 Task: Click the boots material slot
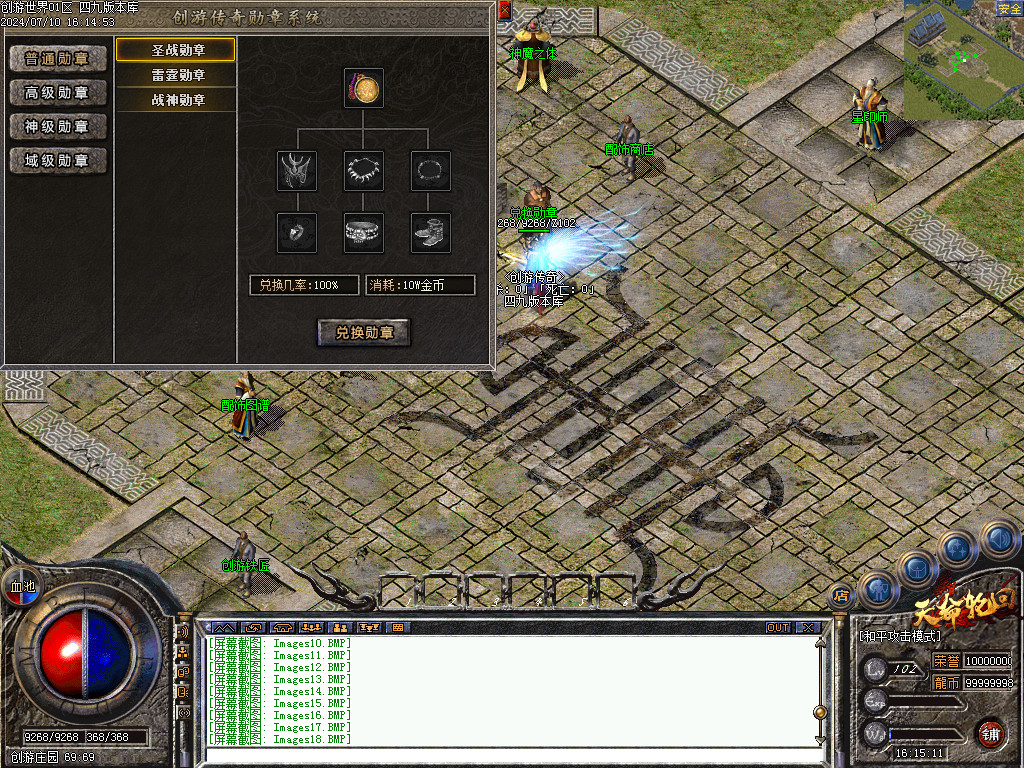431,233
